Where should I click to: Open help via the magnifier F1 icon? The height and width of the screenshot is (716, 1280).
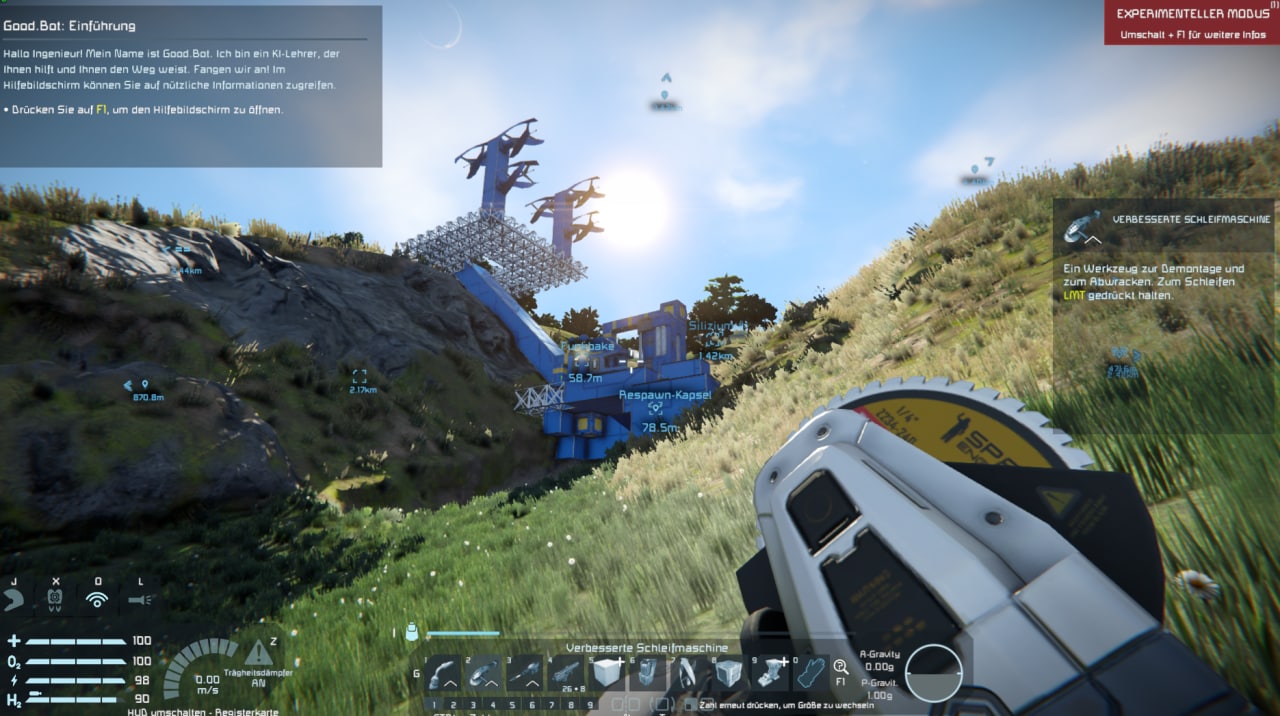click(x=841, y=668)
